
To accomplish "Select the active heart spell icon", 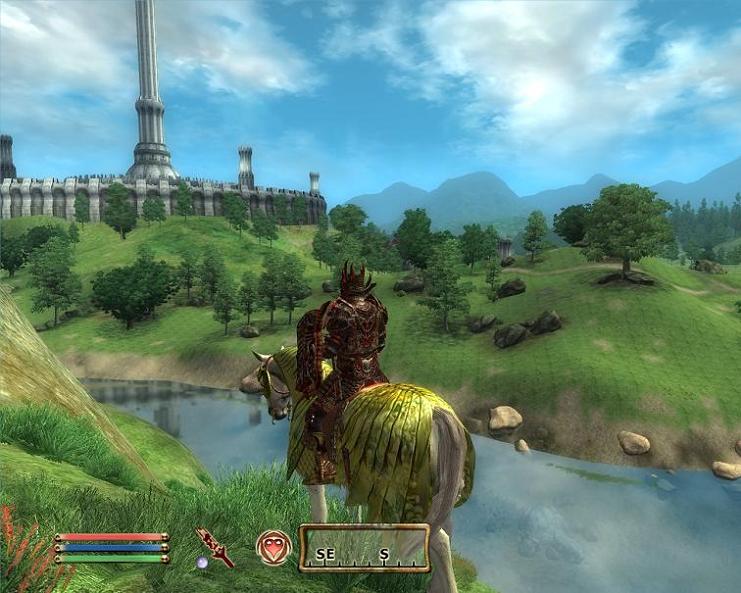I will click(273, 547).
